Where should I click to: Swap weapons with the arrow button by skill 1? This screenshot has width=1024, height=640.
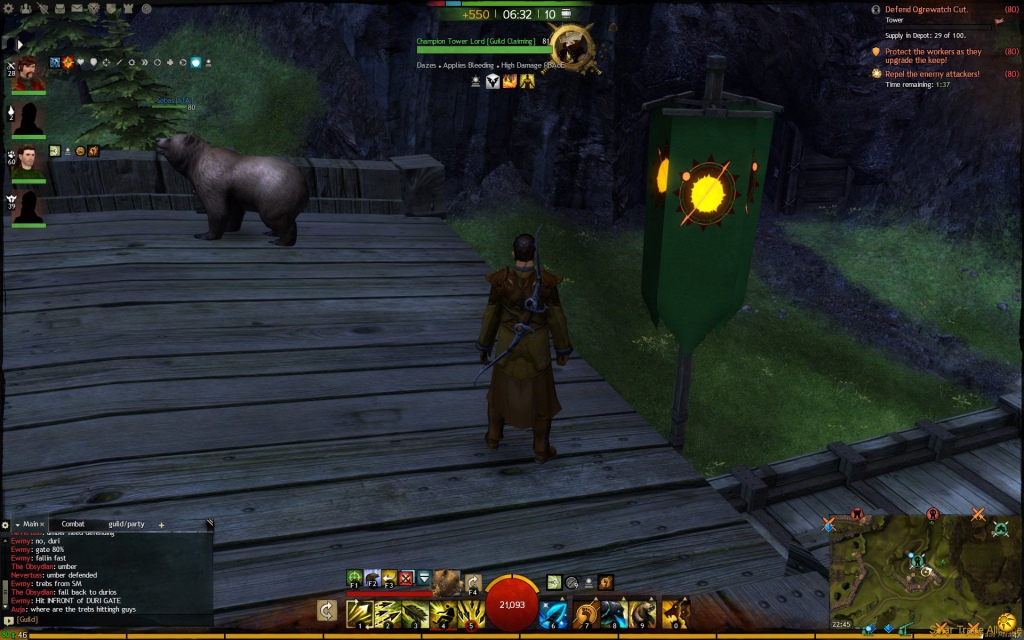pyautogui.click(x=326, y=610)
